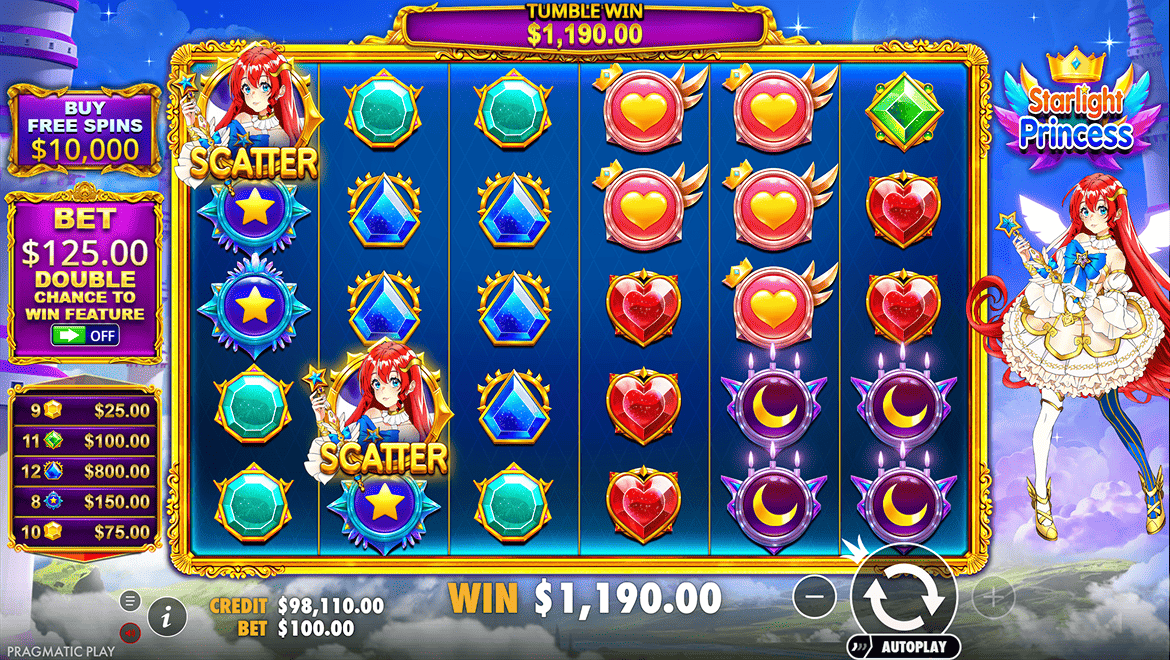Increase the bet with the plus button
This screenshot has width=1170, height=660.
pos(992,597)
